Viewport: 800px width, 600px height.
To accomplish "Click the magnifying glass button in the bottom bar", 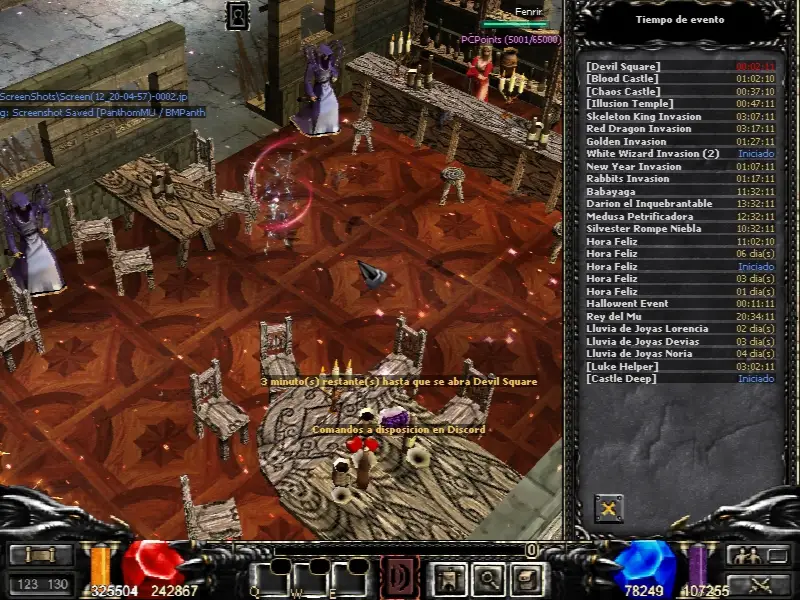I will 488,577.
